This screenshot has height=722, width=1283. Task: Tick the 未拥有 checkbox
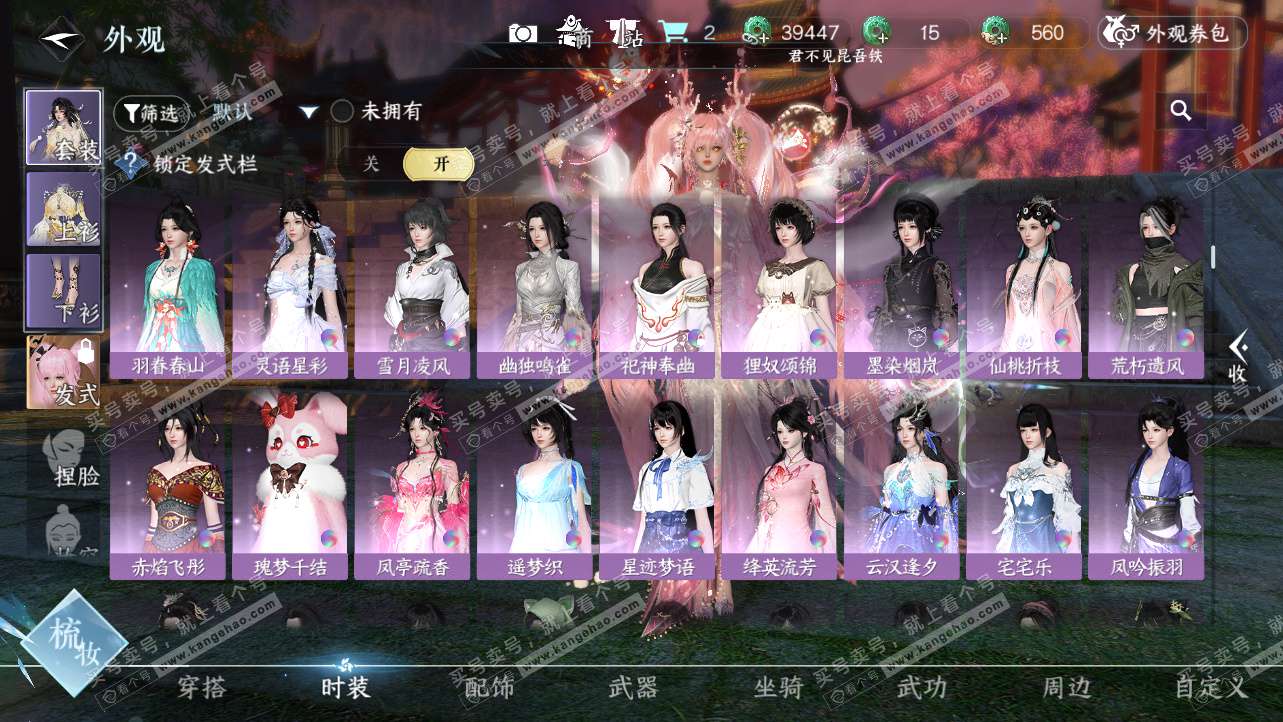(x=342, y=111)
